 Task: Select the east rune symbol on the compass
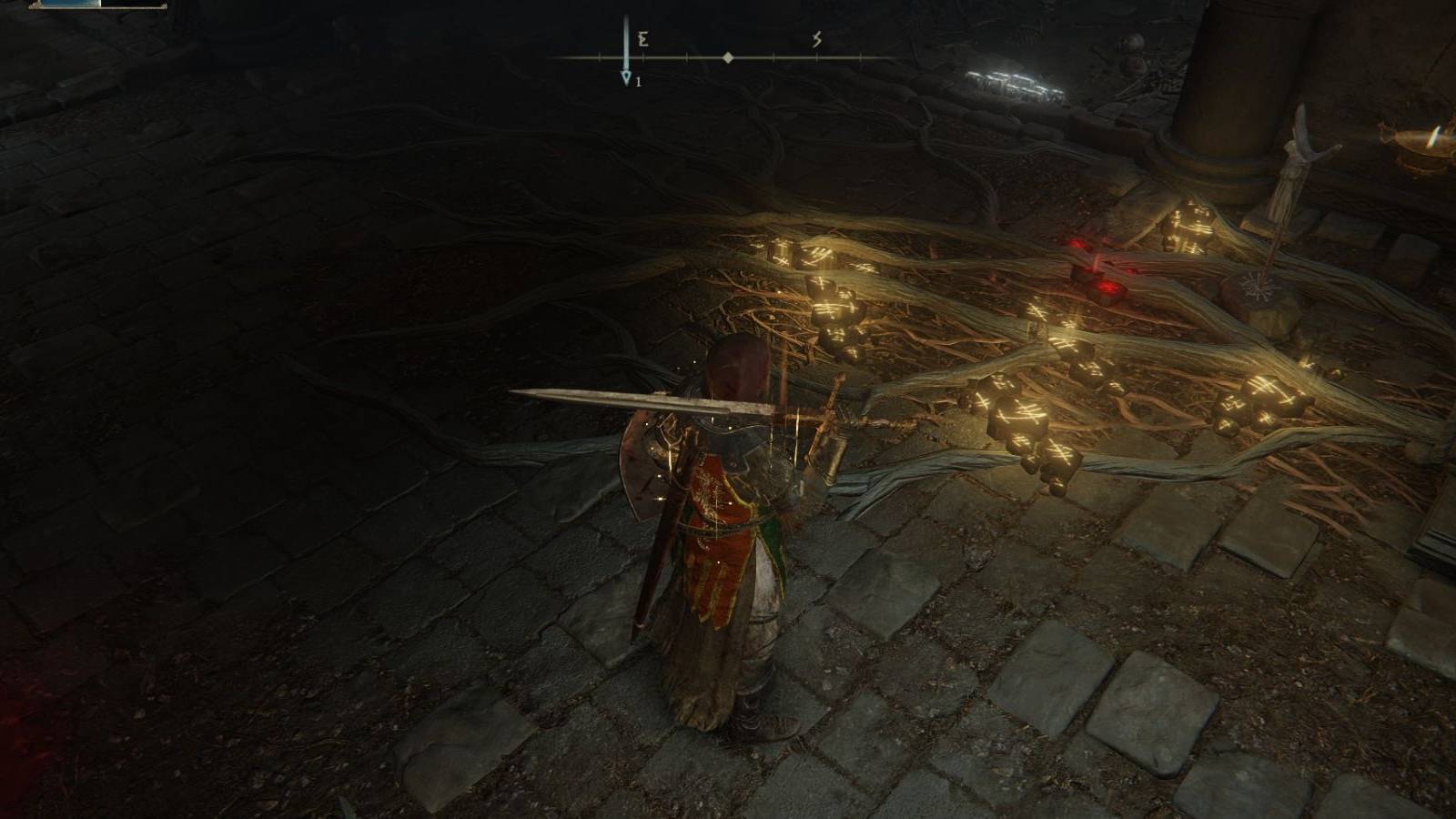(643, 40)
